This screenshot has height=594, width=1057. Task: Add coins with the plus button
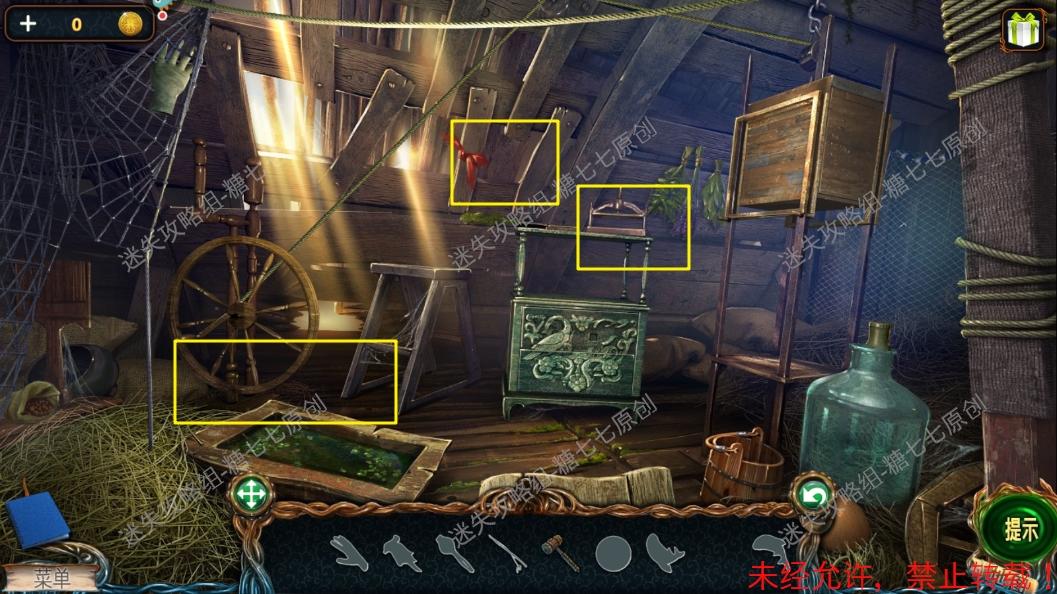[x=28, y=23]
